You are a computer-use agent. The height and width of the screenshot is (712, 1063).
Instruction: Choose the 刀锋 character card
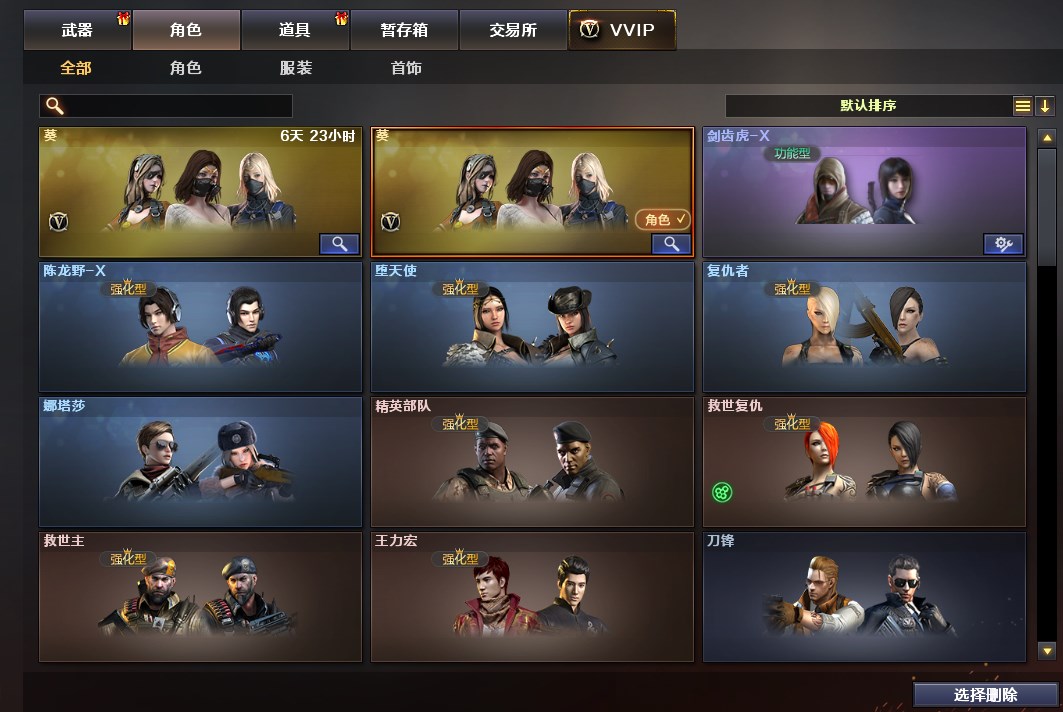[864, 597]
